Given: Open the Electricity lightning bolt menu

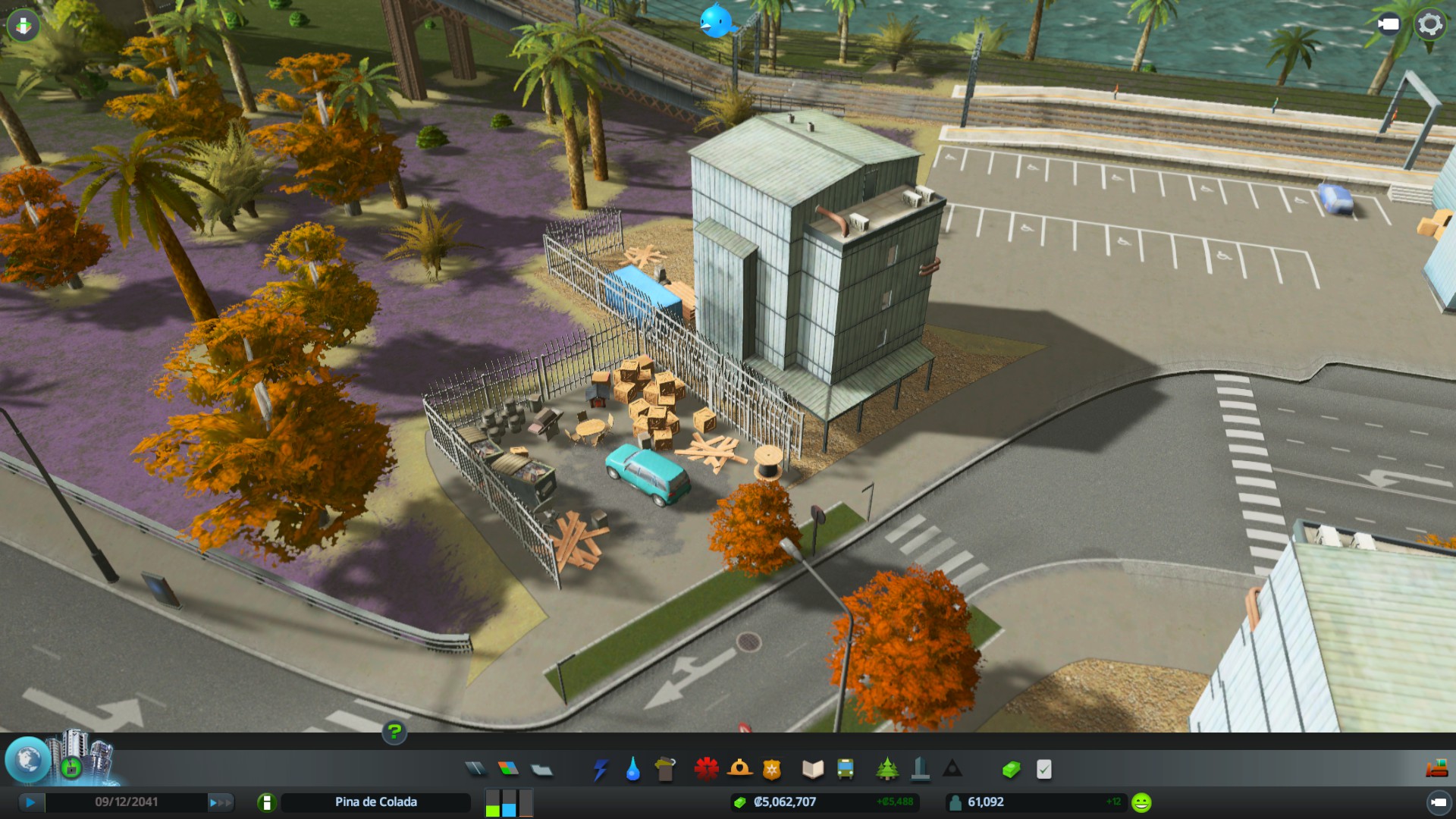Looking at the screenshot, I should pyautogui.click(x=601, y=770).
